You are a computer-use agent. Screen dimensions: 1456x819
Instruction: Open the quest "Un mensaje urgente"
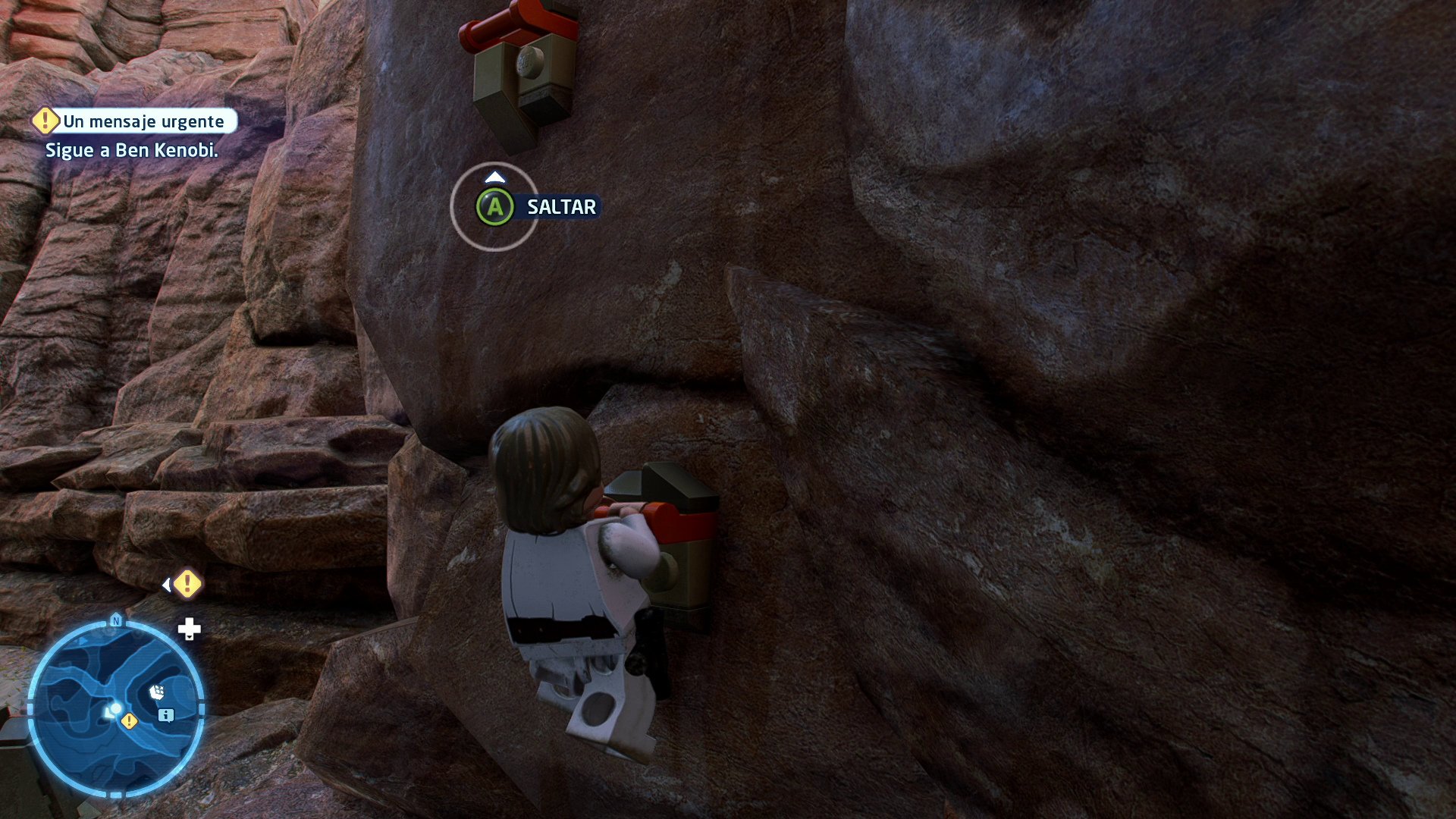tap(144, 120)
